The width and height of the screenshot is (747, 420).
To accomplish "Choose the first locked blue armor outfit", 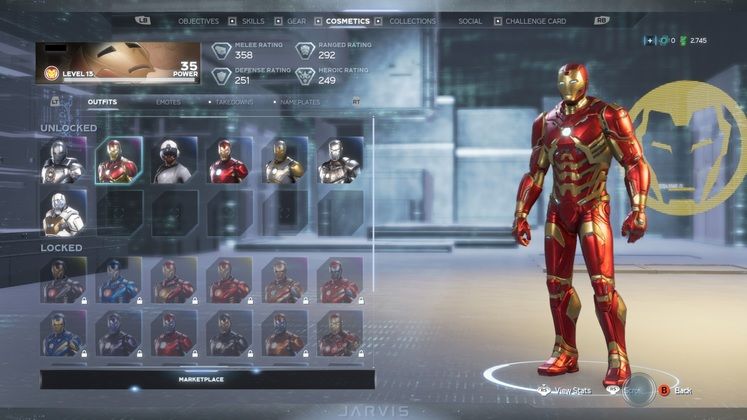I will [x=118, y=280].
